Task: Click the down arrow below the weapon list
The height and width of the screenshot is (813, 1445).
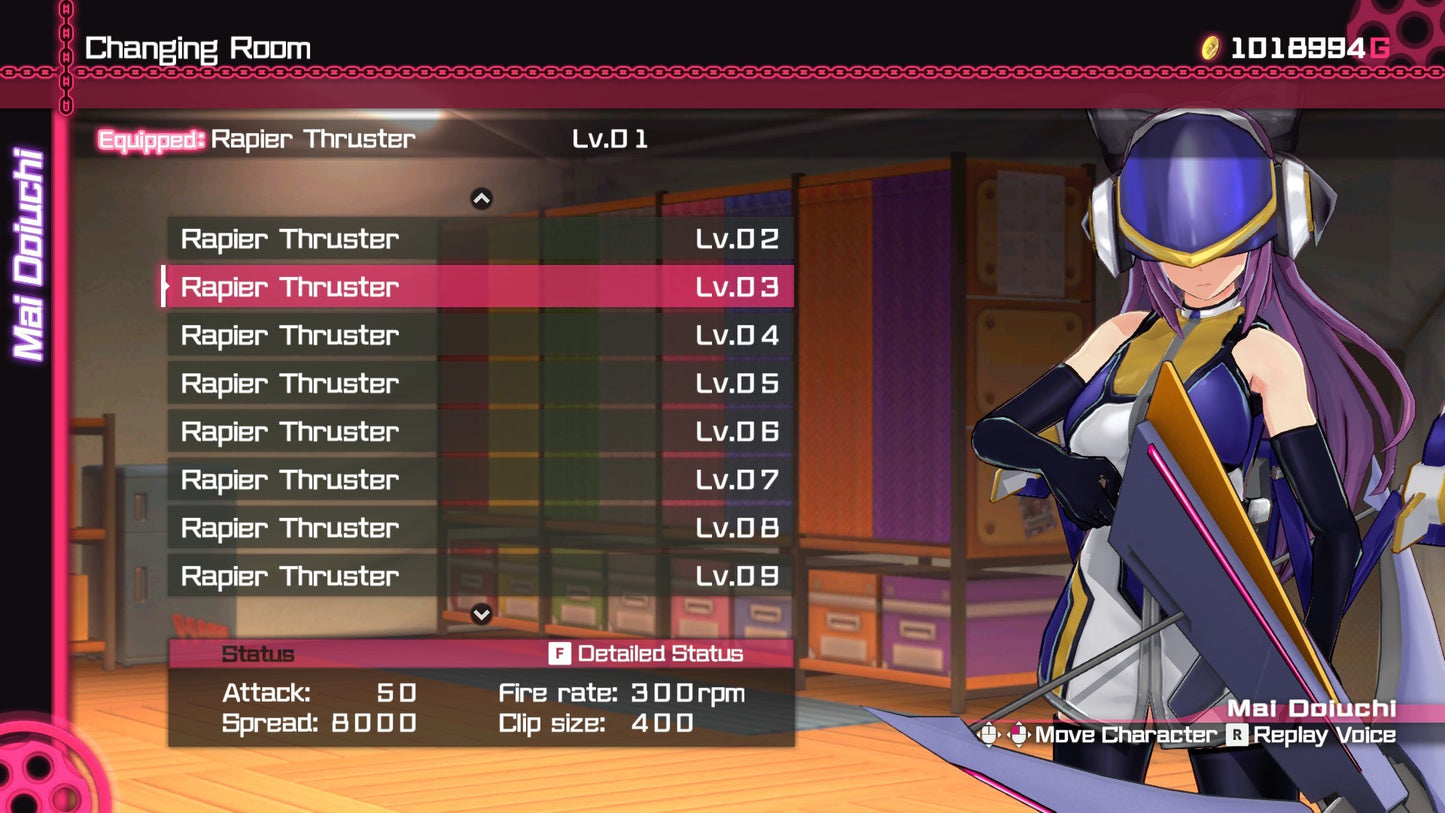Action: coord(481,614)
